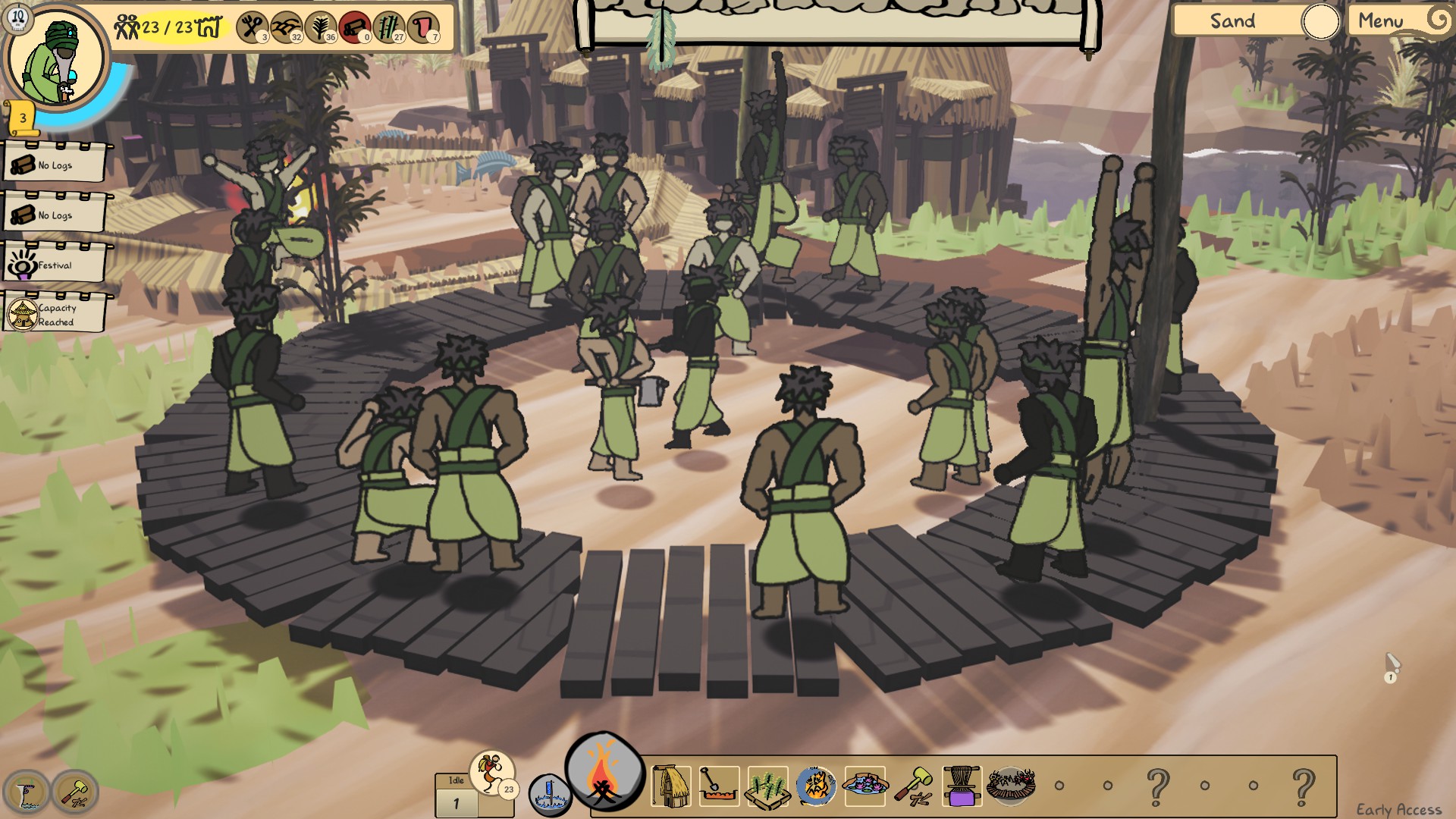
Task: Select the chief portrait
Action: coord(55,59)
